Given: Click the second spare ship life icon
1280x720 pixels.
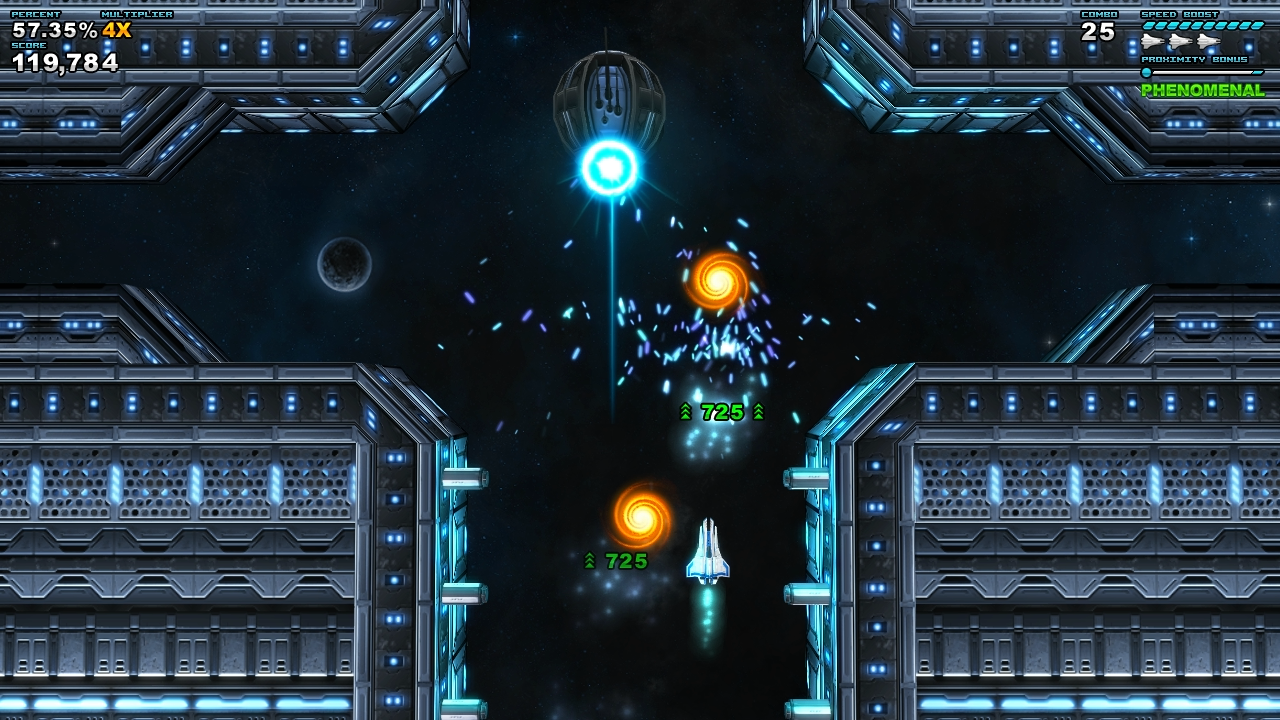Looking at the screenshot, I should tap(1180, 40).
